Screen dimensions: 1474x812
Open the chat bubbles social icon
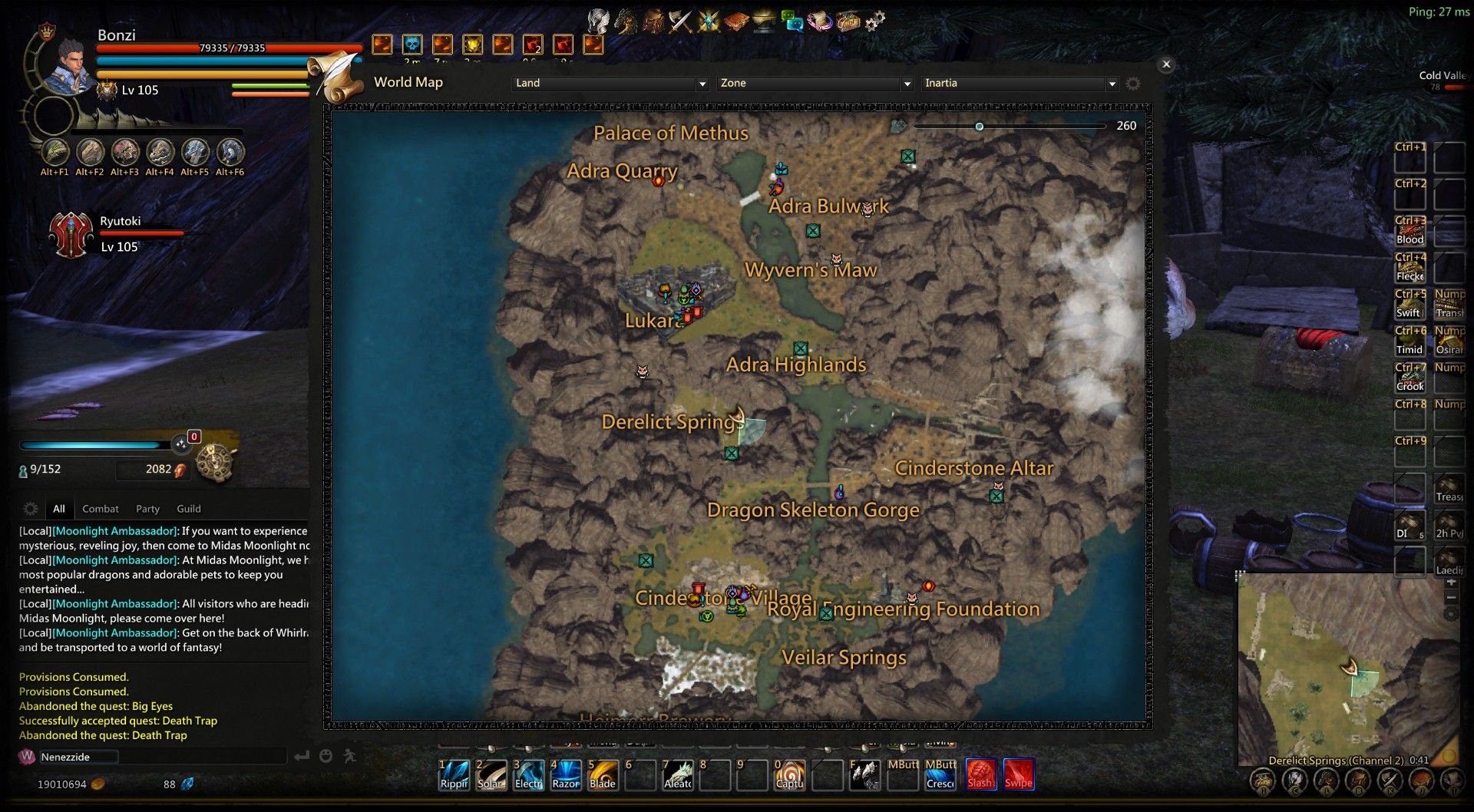point(792,21)
